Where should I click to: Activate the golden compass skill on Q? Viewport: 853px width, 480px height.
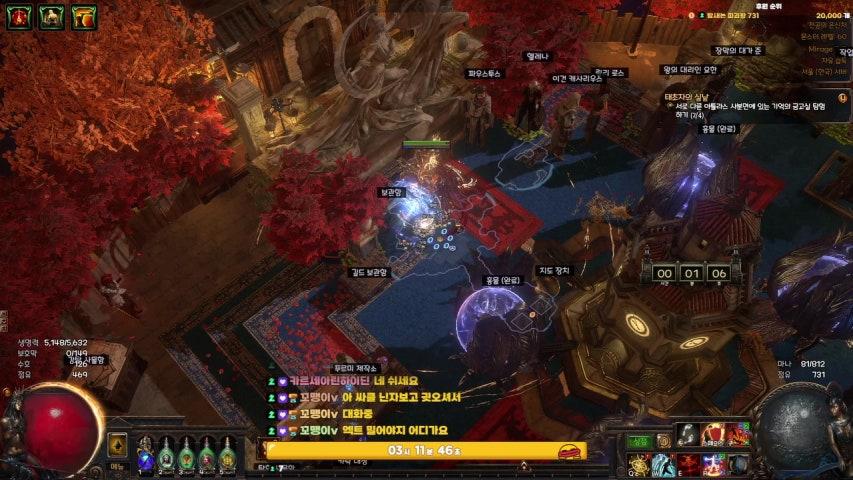[639, 464]
